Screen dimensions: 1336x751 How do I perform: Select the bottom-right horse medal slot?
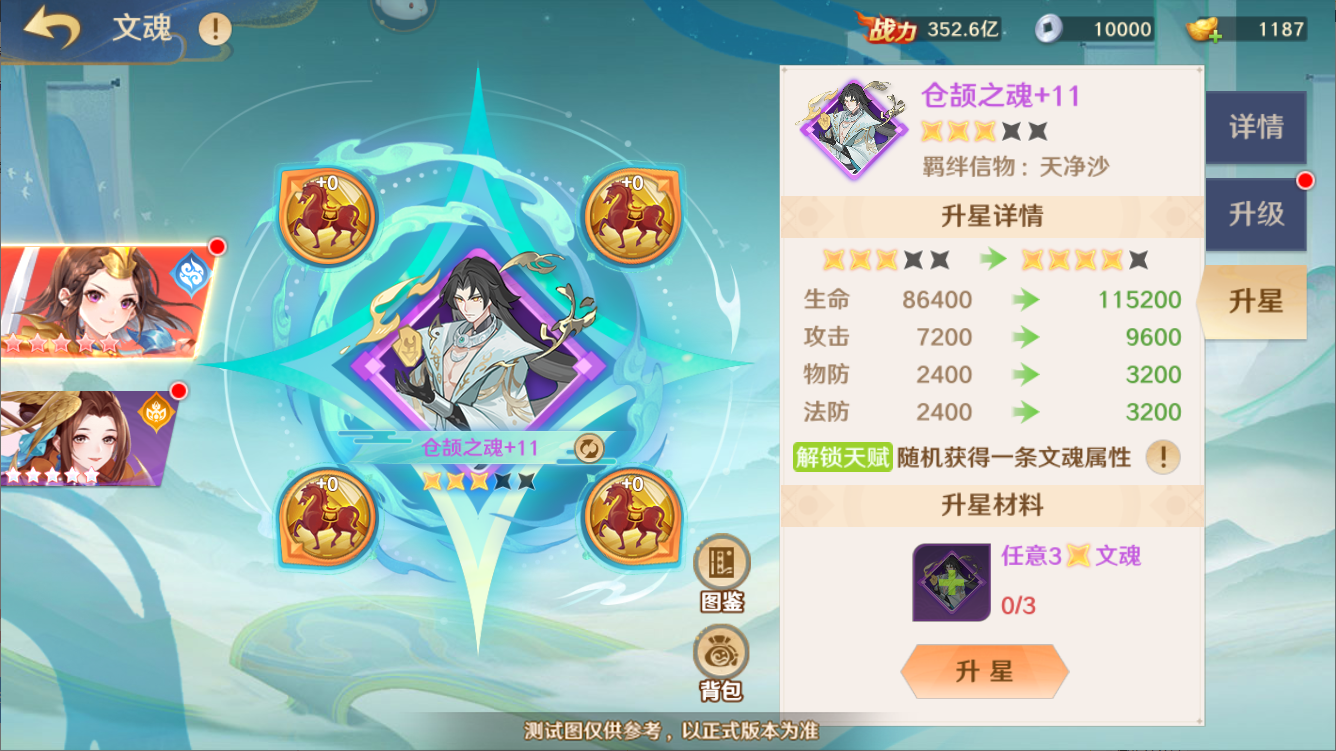pos(628,517)
